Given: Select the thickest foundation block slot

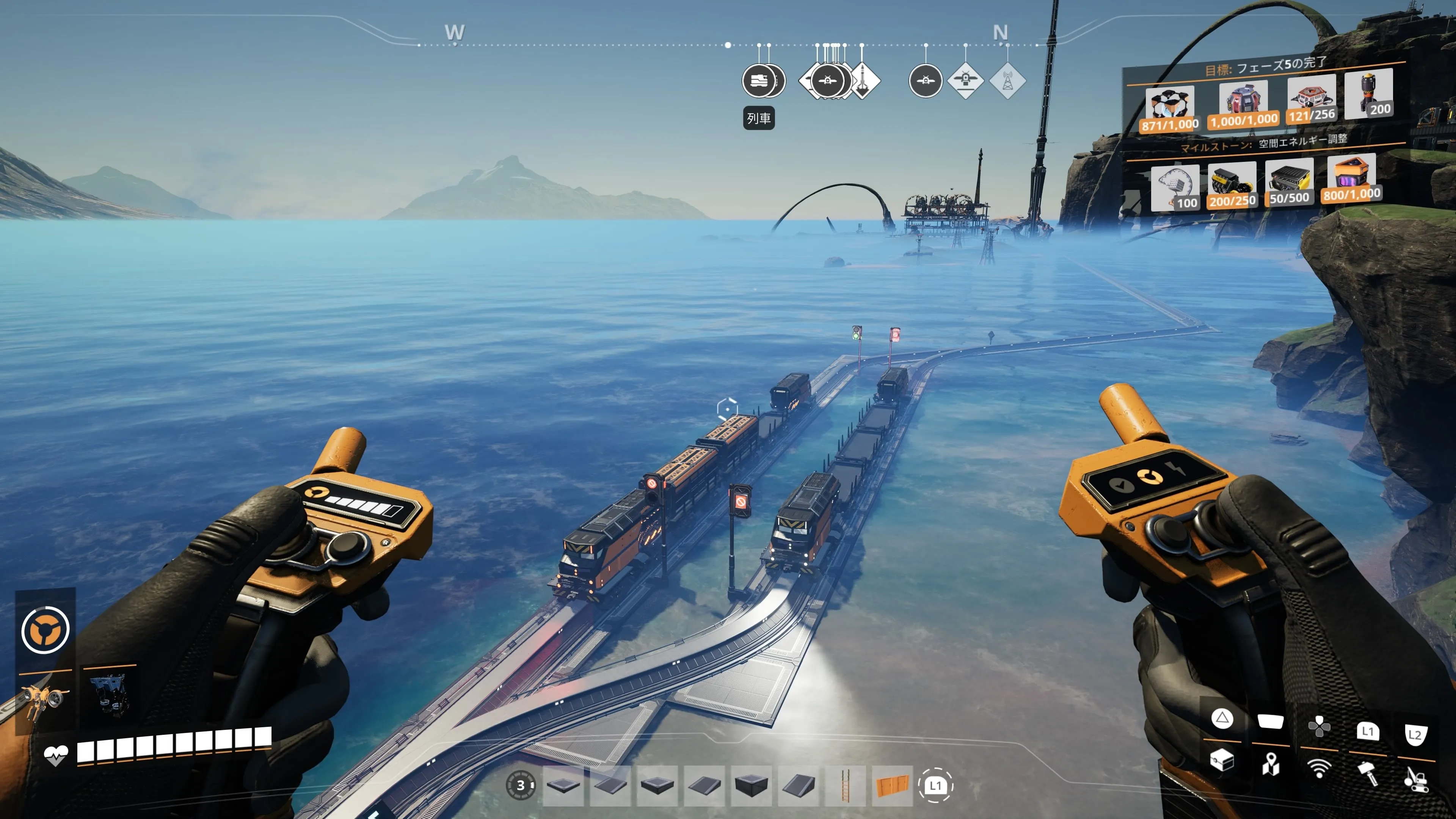Looking at the screenshot, I should (x=751, y=785).
